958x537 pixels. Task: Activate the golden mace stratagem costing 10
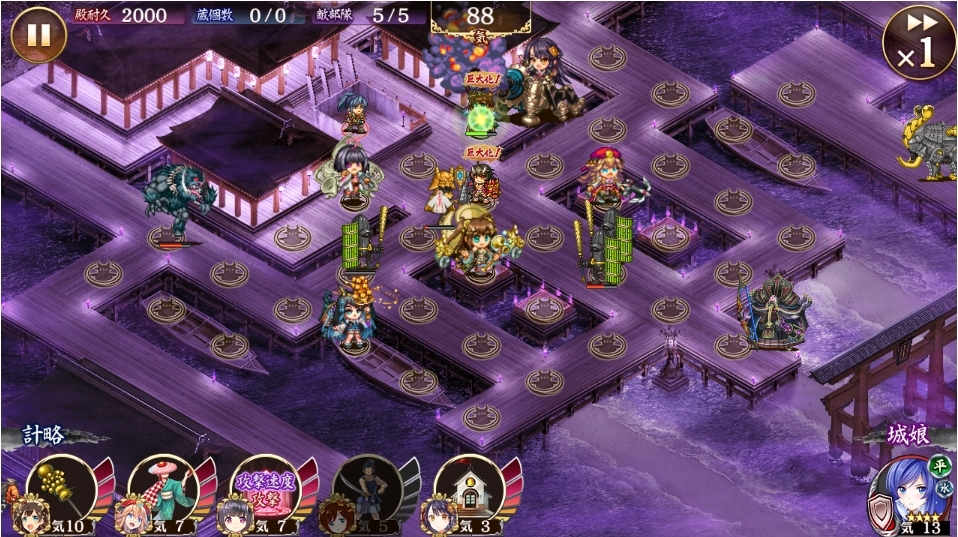tap(62, 492)
